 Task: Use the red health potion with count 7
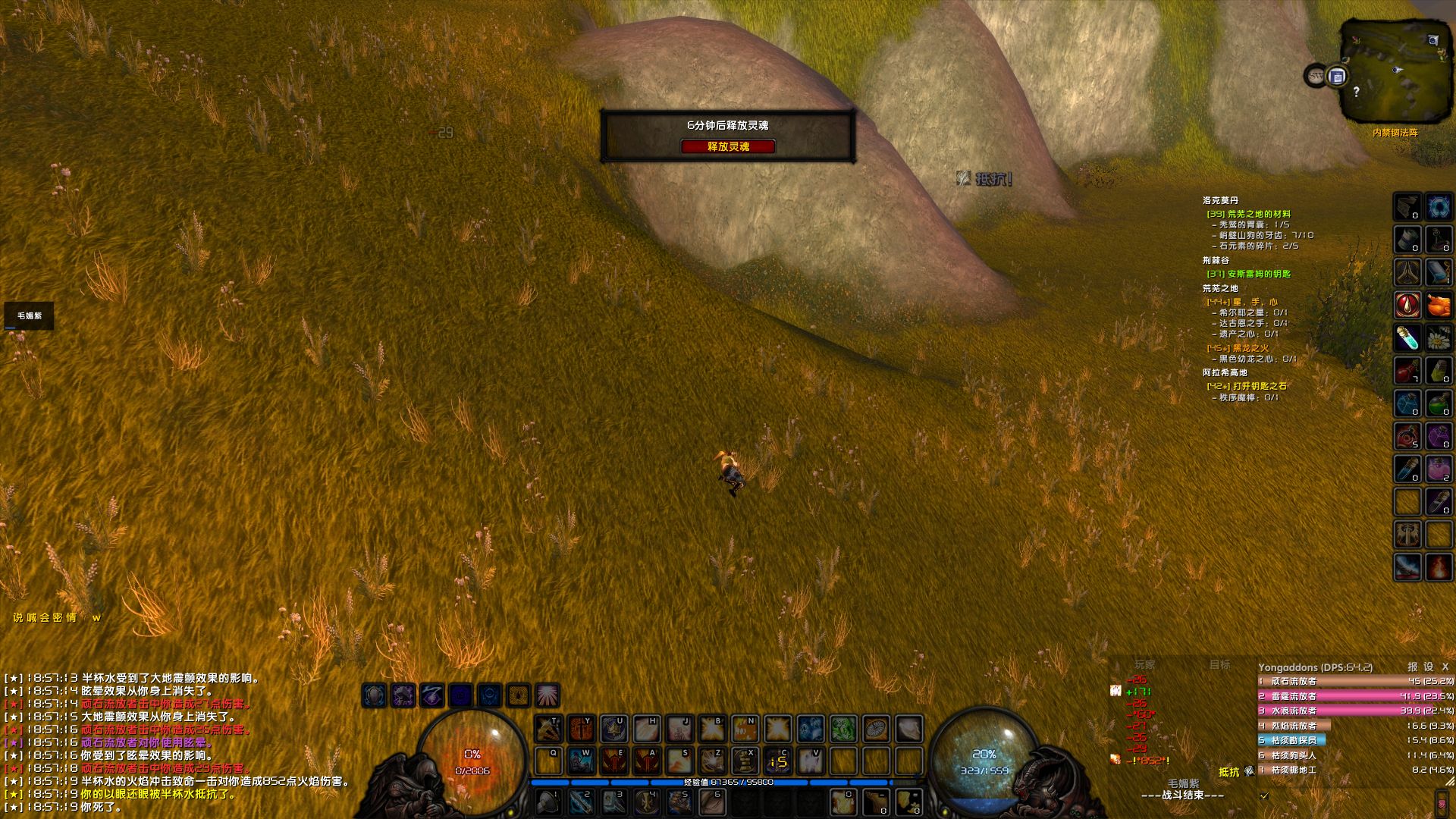[x=1410, y=368]
